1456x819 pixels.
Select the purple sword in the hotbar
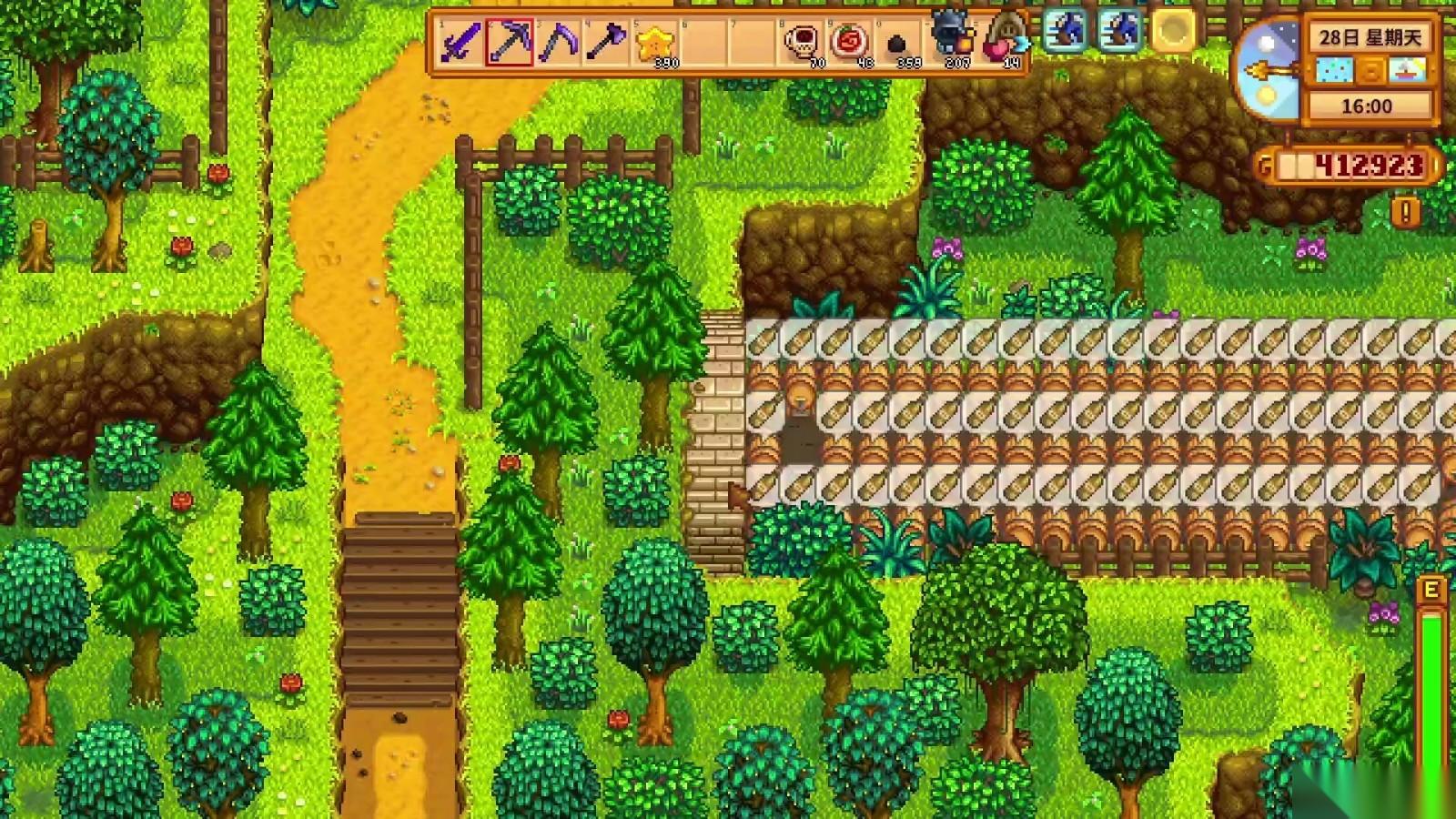[x=460, y=42]
